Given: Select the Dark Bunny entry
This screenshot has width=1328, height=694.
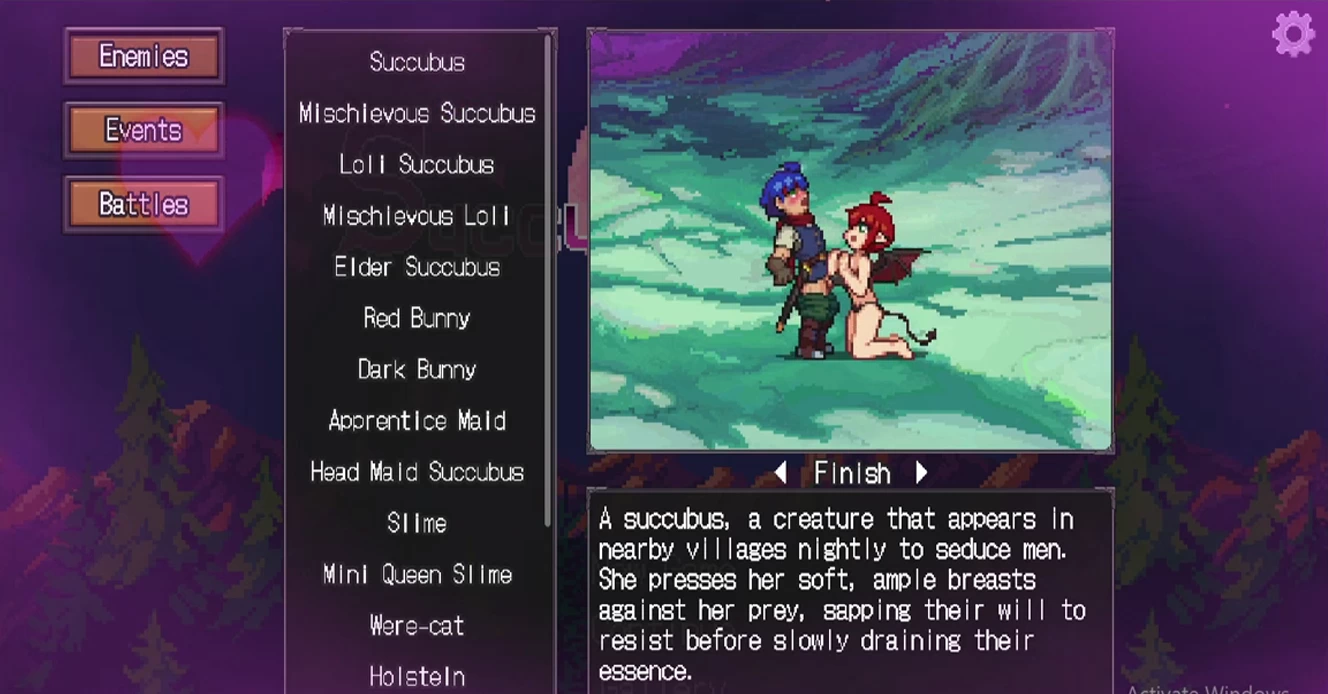Looking at the screenshot, I should (417, 370).
